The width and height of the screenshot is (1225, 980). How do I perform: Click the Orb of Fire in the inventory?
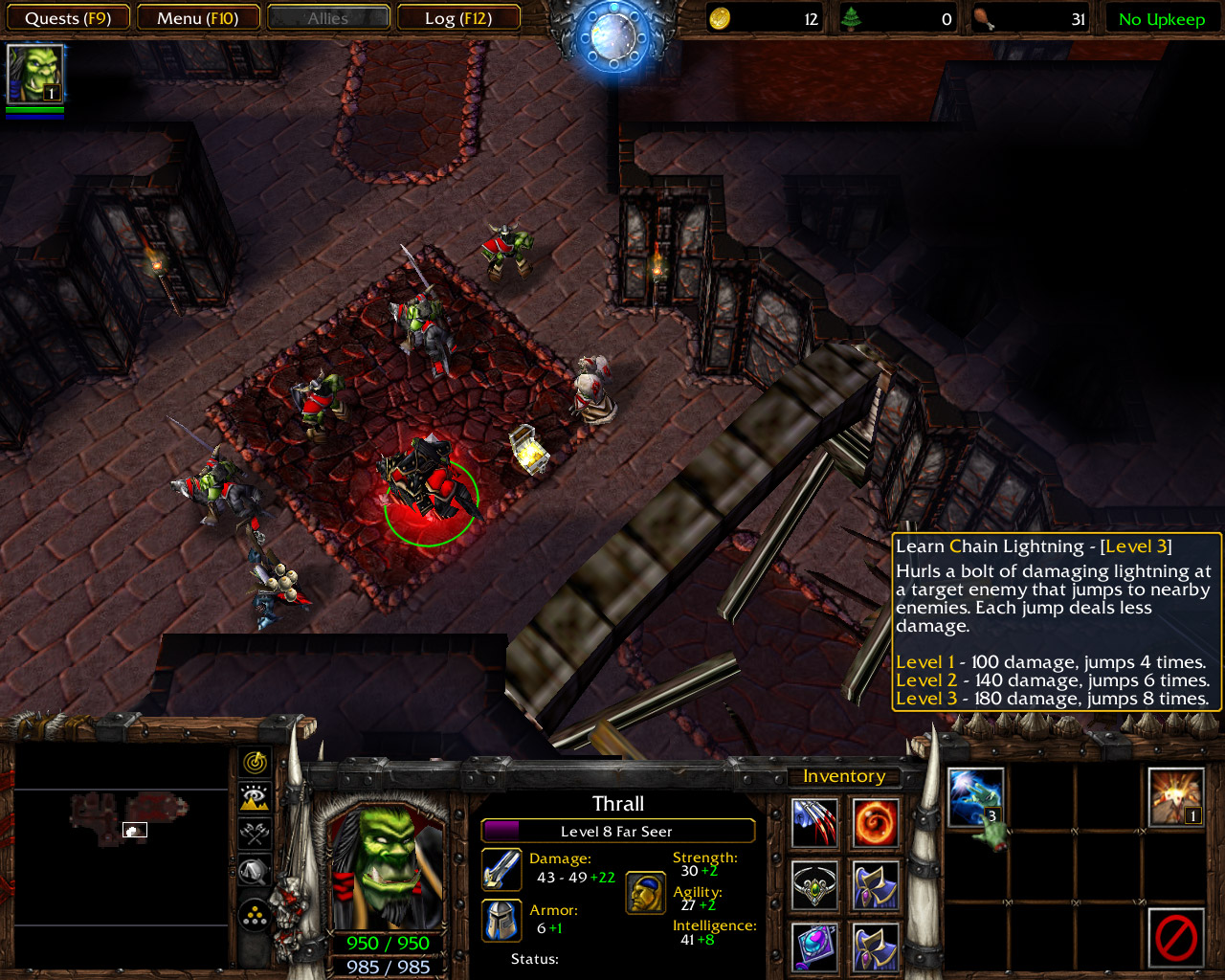pos(874,820)
